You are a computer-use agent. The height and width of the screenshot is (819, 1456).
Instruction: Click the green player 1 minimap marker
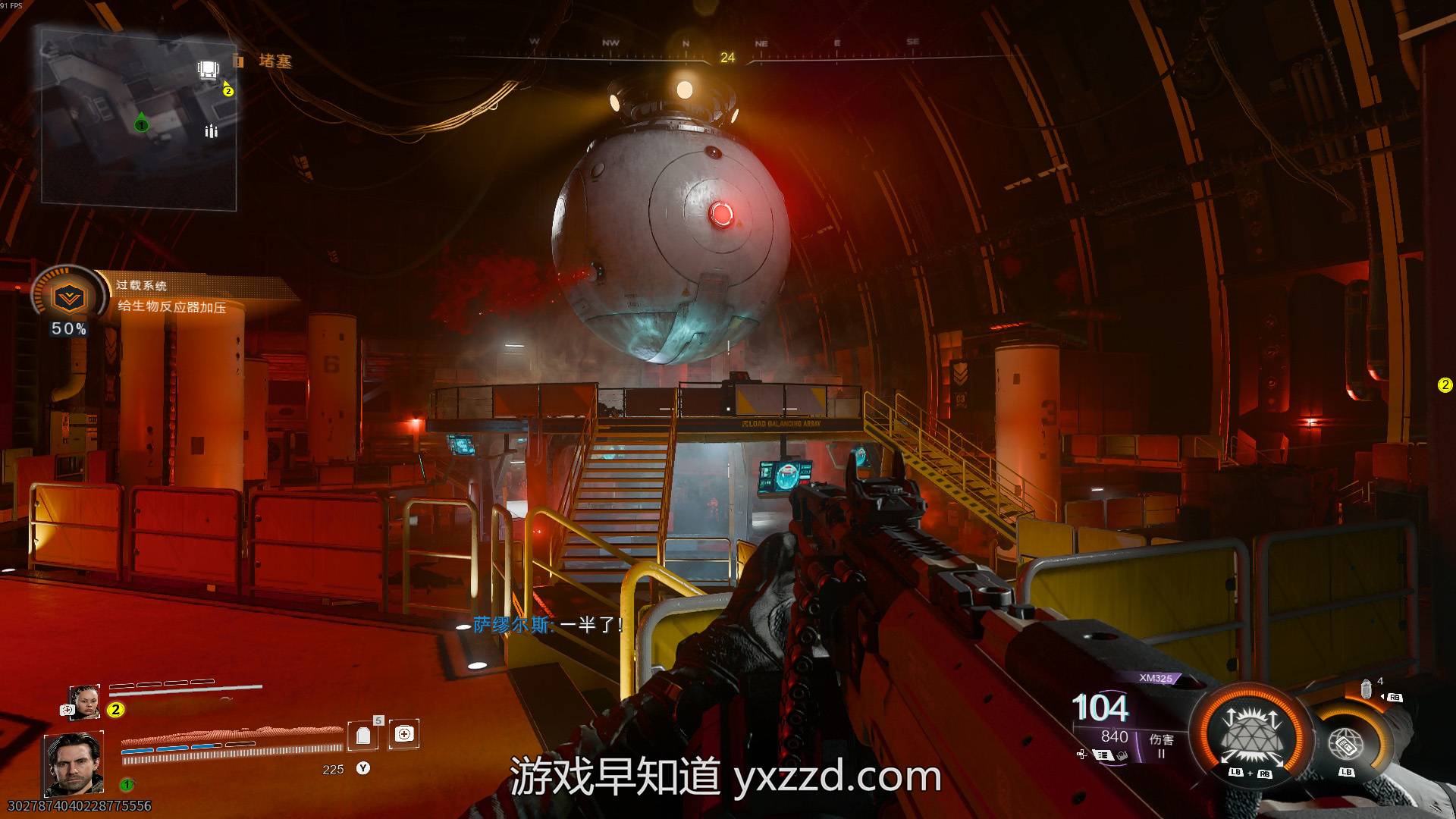point(141,124)
